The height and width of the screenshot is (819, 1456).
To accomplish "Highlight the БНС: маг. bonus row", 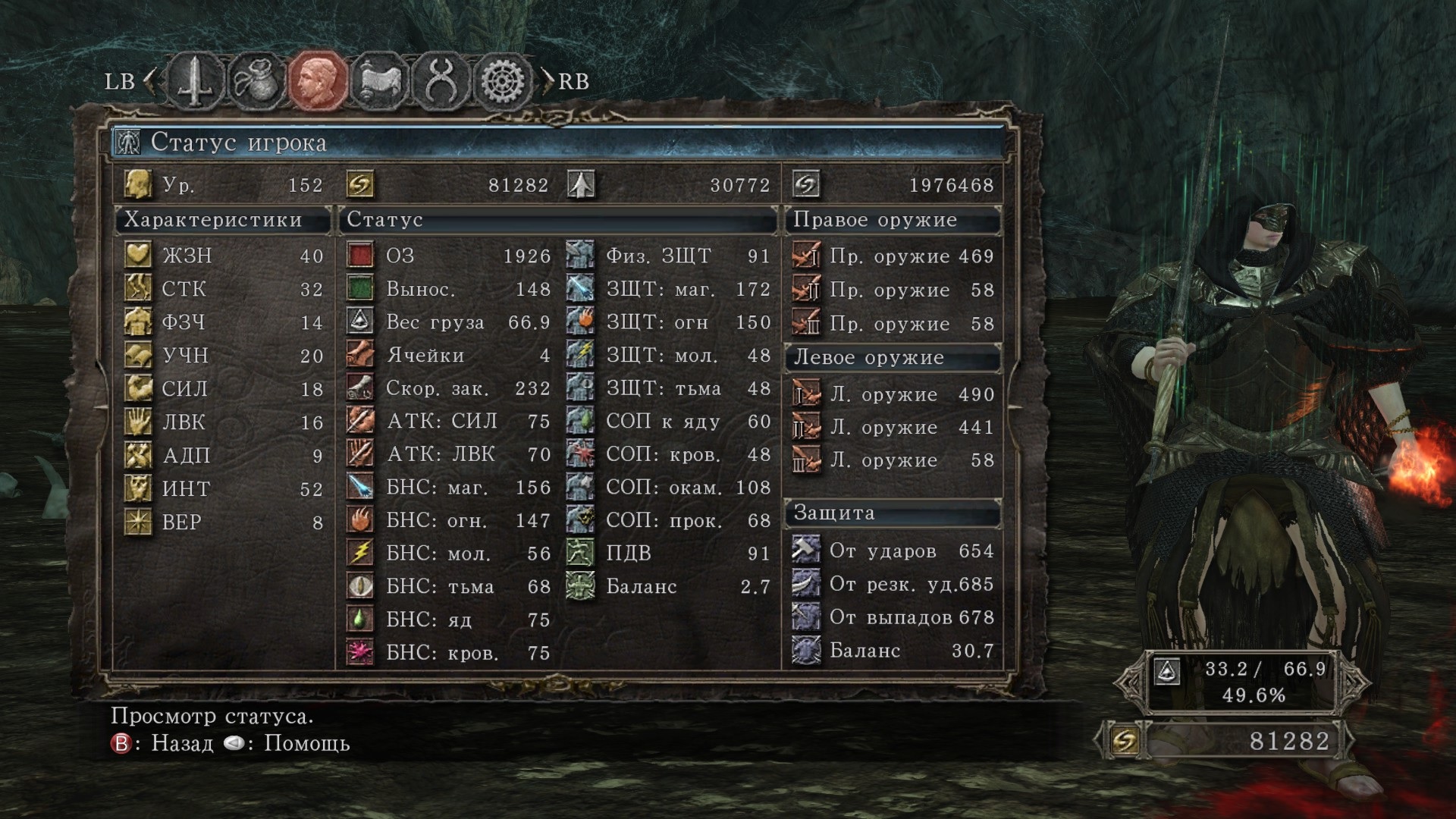I will click(449, 488).
